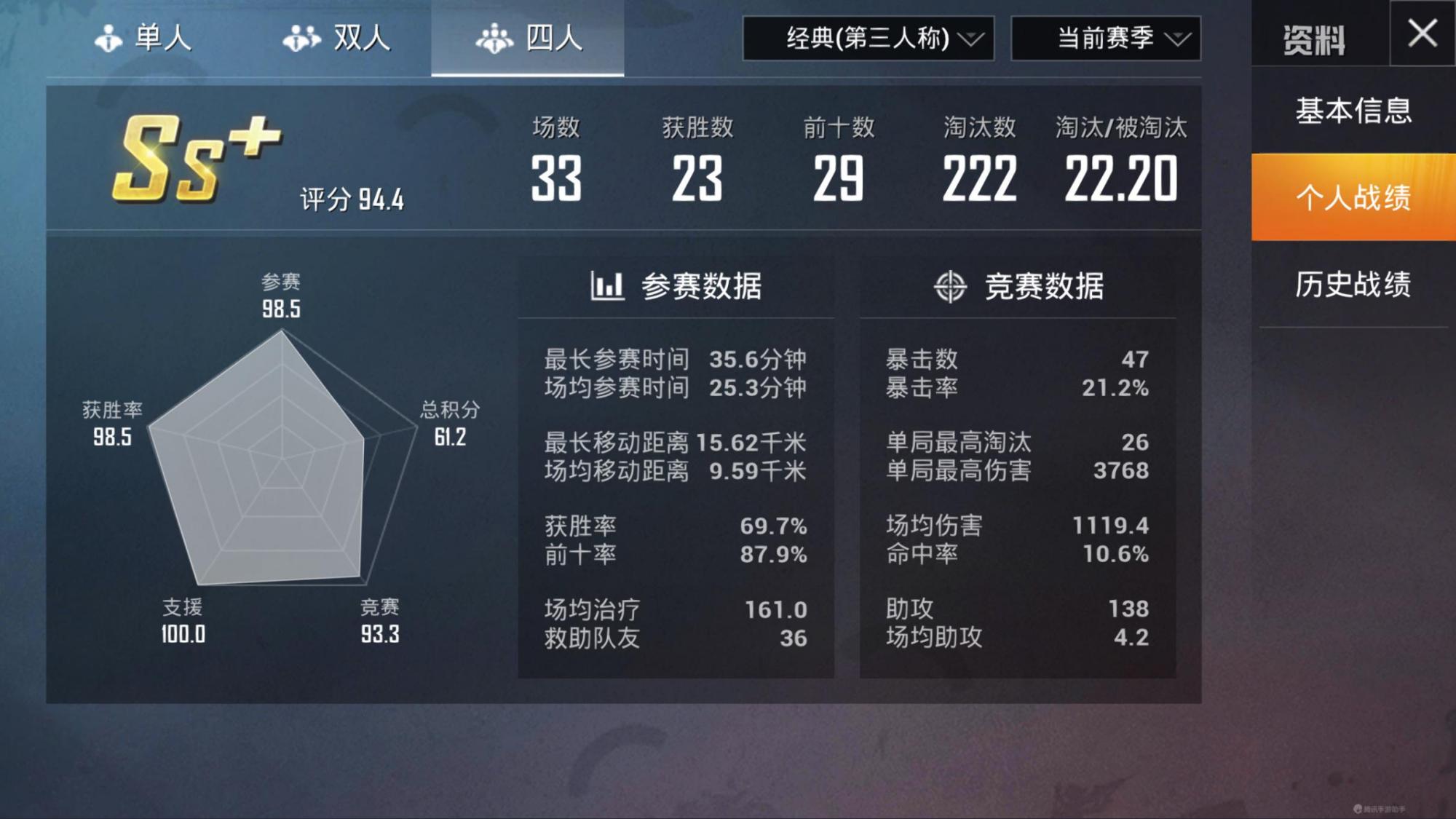
Task: Click the bar chart icon next to 参赛数据
Action: [x=605, y=286]
